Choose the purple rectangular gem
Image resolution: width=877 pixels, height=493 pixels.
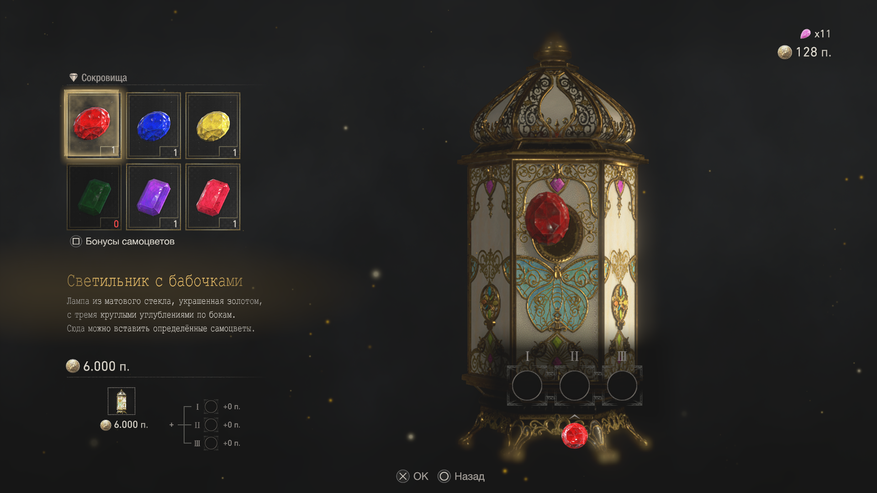[x=153, y=196]
